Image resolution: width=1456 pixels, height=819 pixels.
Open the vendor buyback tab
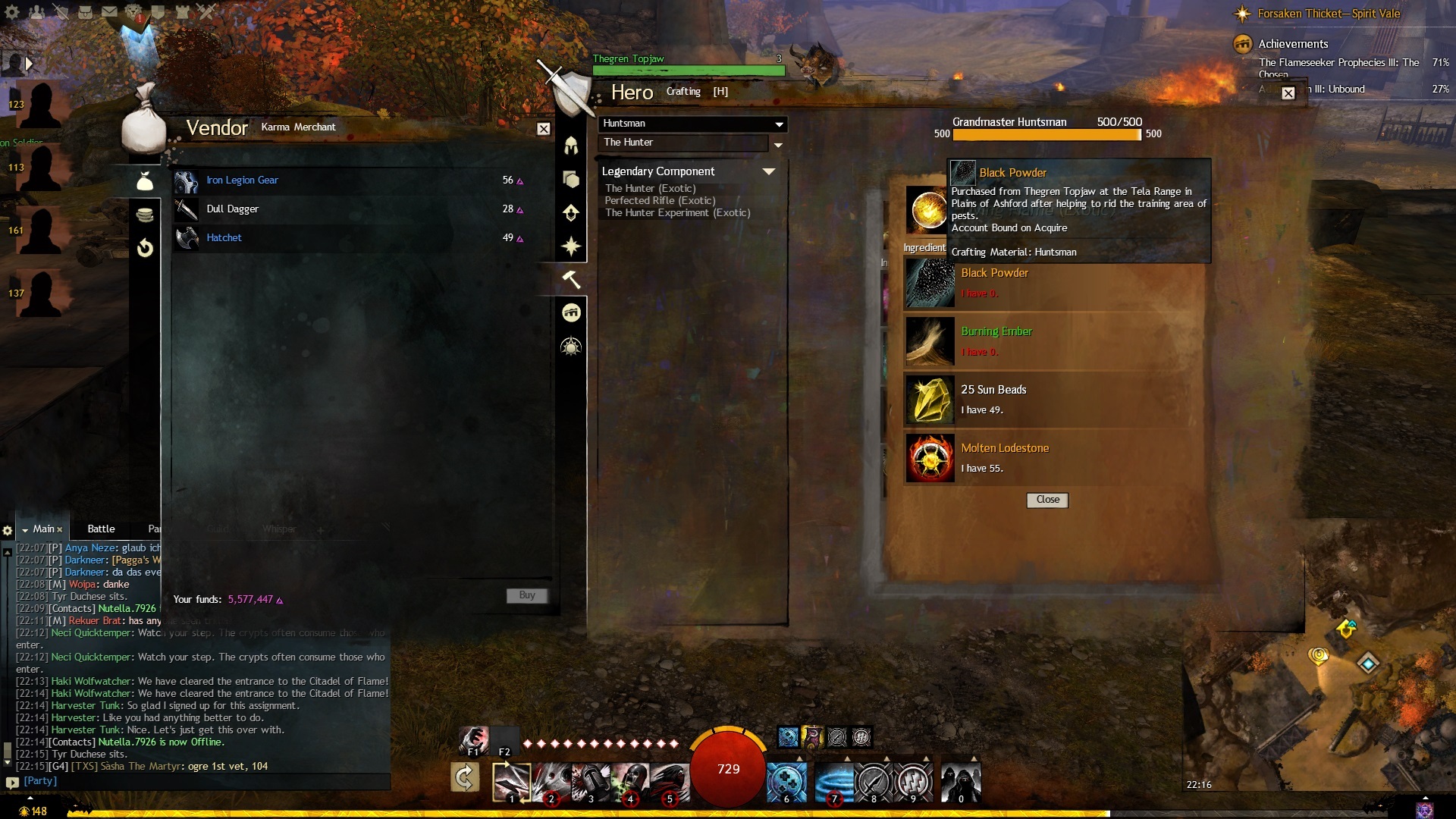(x=145, y=248)
